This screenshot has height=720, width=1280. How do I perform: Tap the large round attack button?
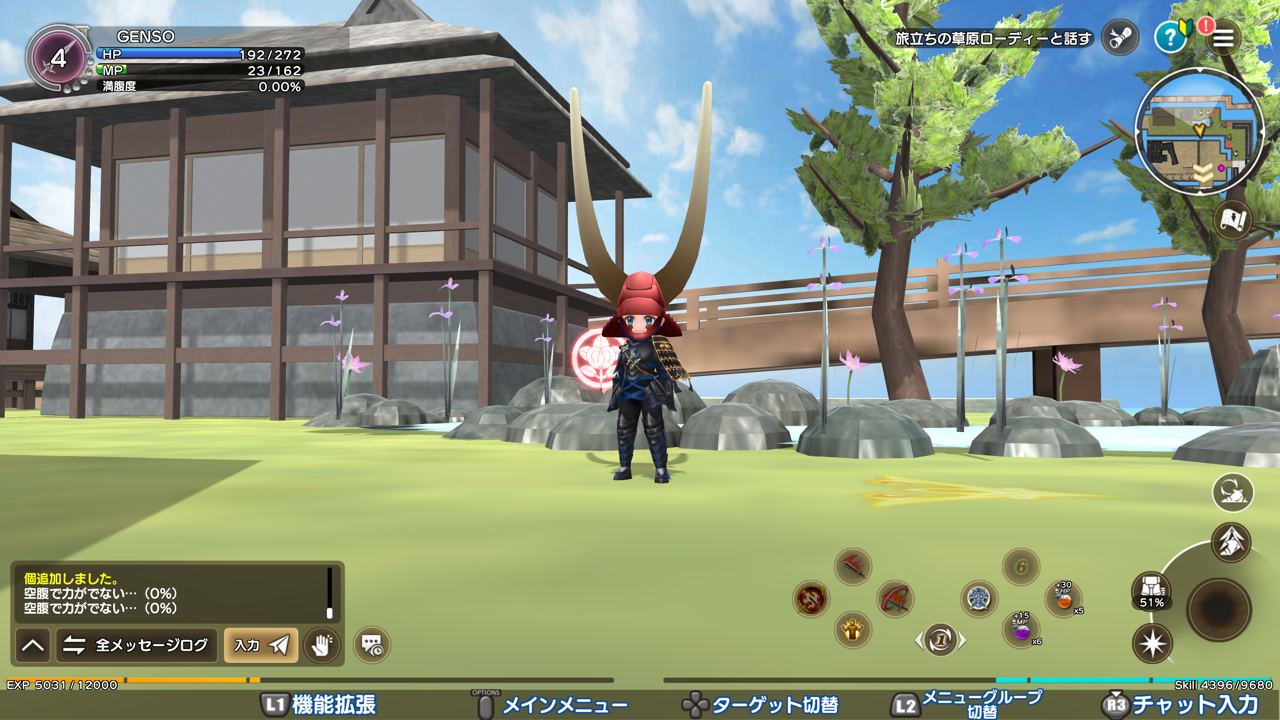1219,608
